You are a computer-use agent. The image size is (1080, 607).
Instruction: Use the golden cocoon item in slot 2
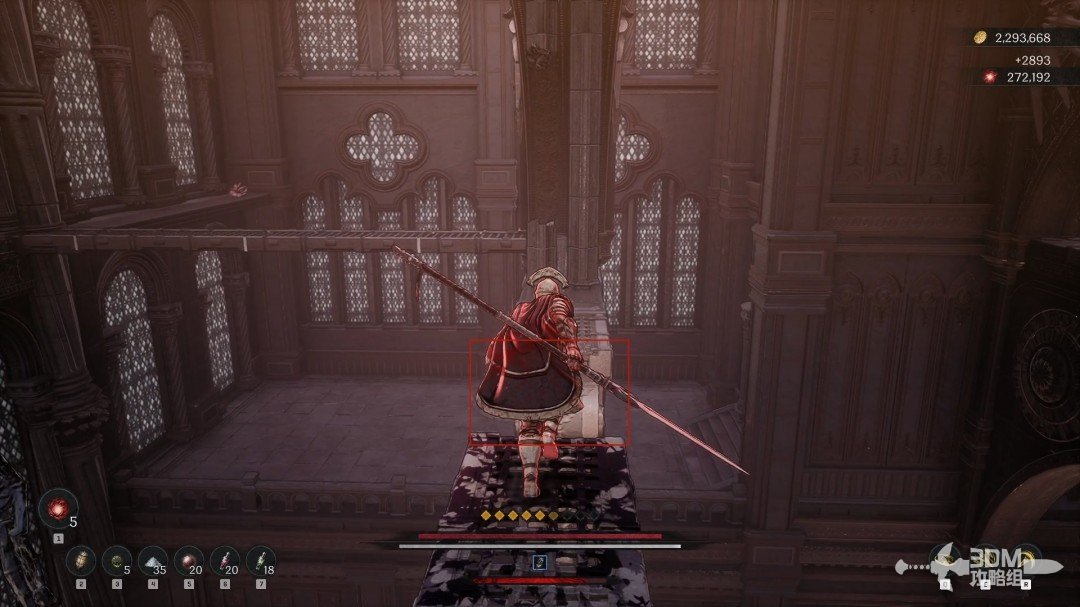(81, 560)
